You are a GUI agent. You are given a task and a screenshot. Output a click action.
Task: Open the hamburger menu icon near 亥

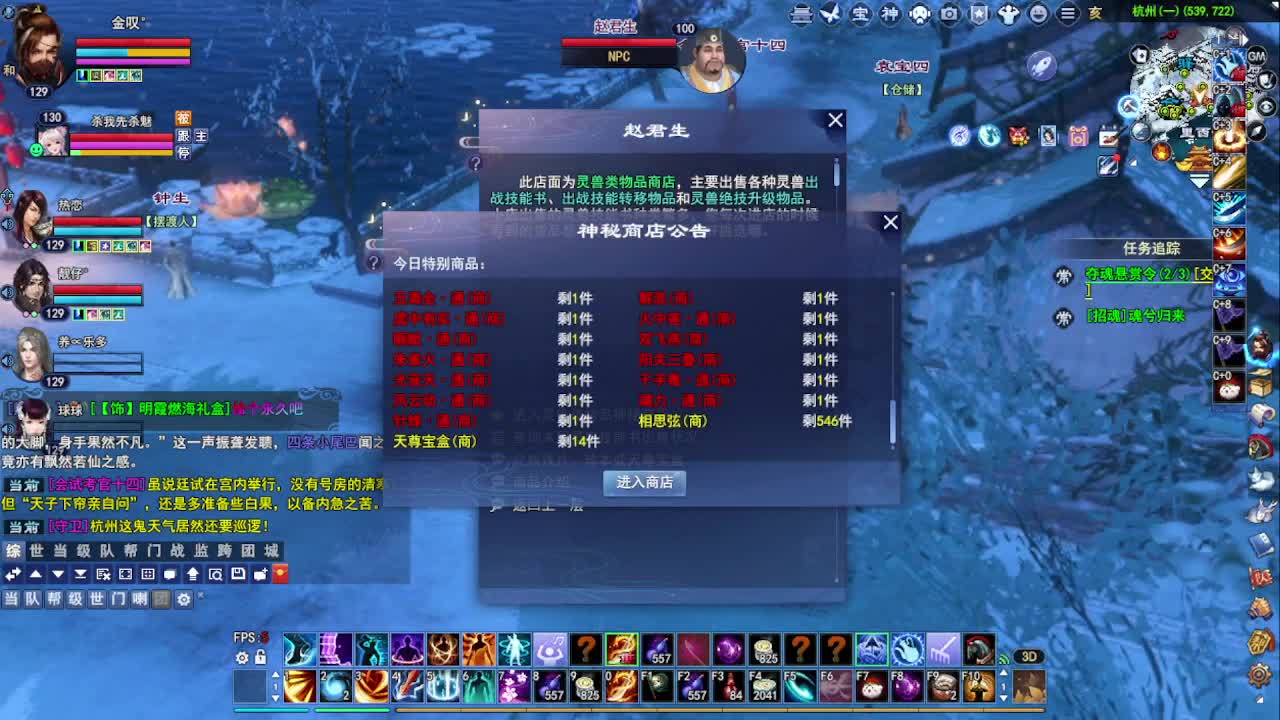1067,15
